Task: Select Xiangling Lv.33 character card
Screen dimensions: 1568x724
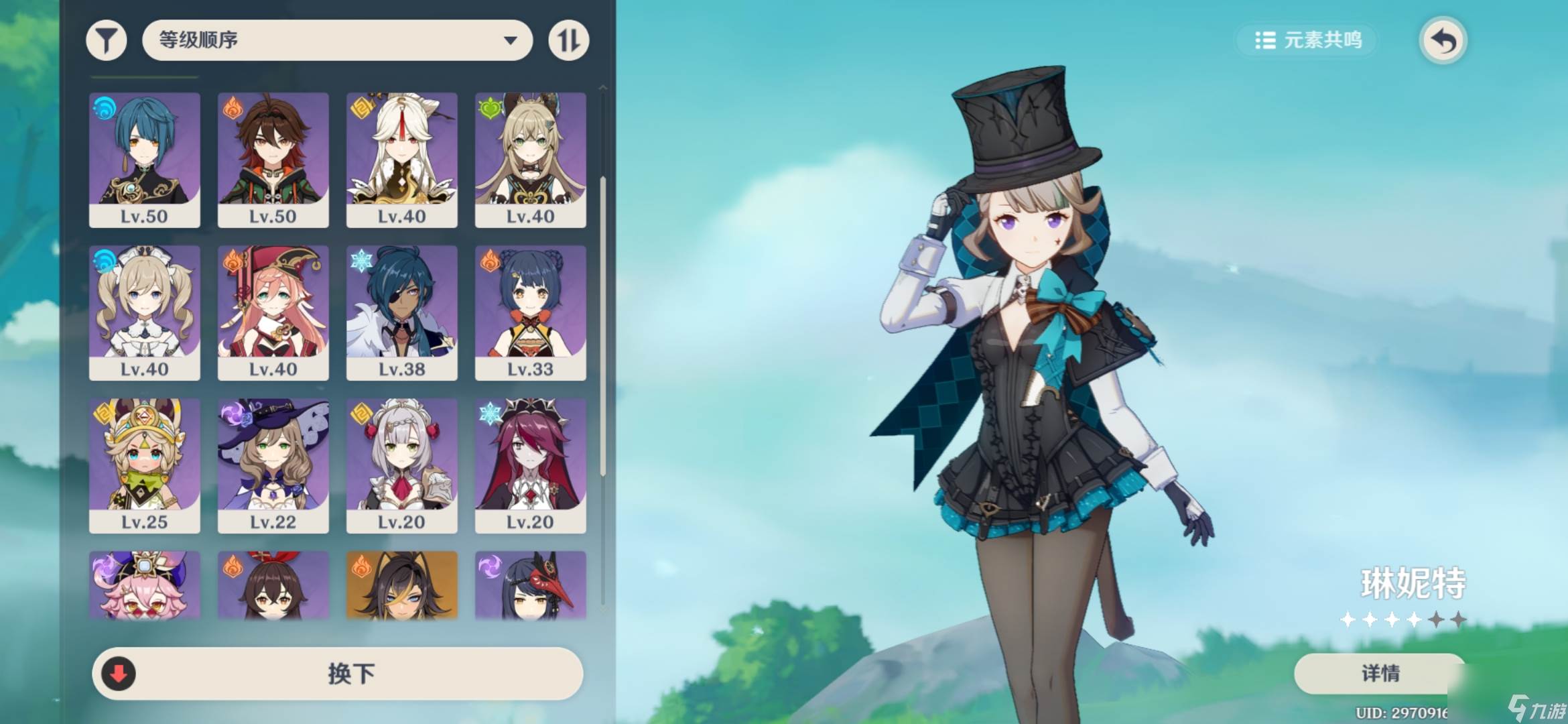Action: pyautogui.click(x=530, y=312)
